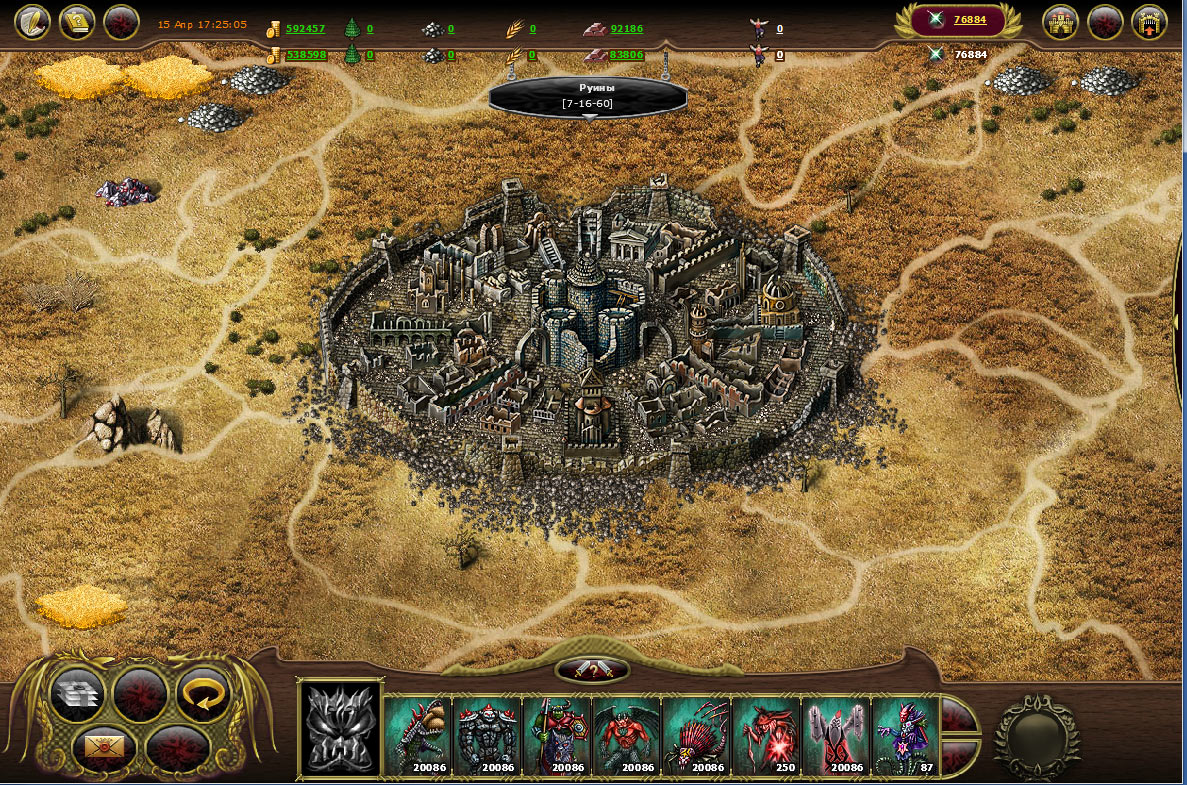Click the gold amount 592457 link

[305, 29]
